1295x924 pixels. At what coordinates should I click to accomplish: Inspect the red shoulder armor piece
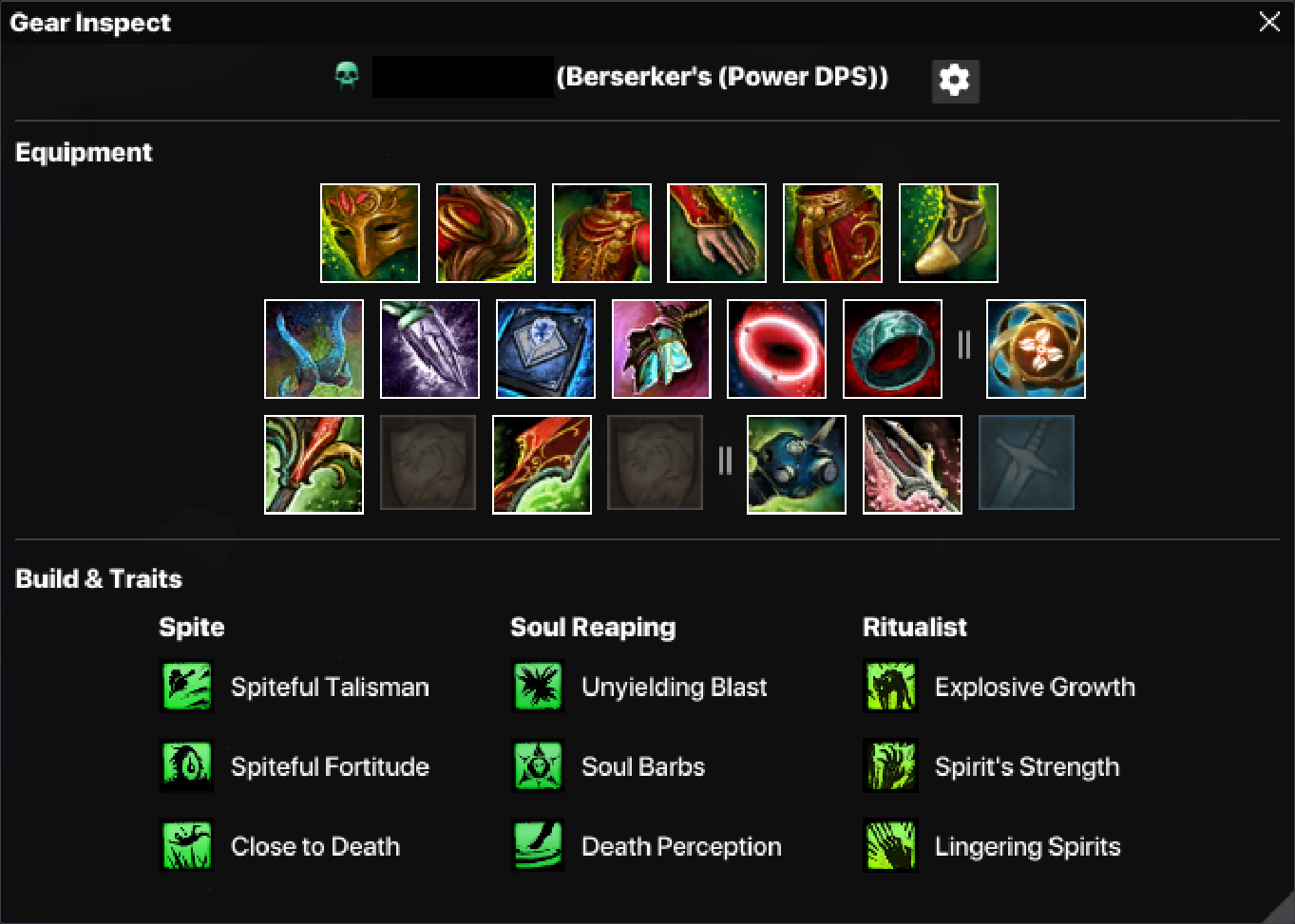pos(486,234)
